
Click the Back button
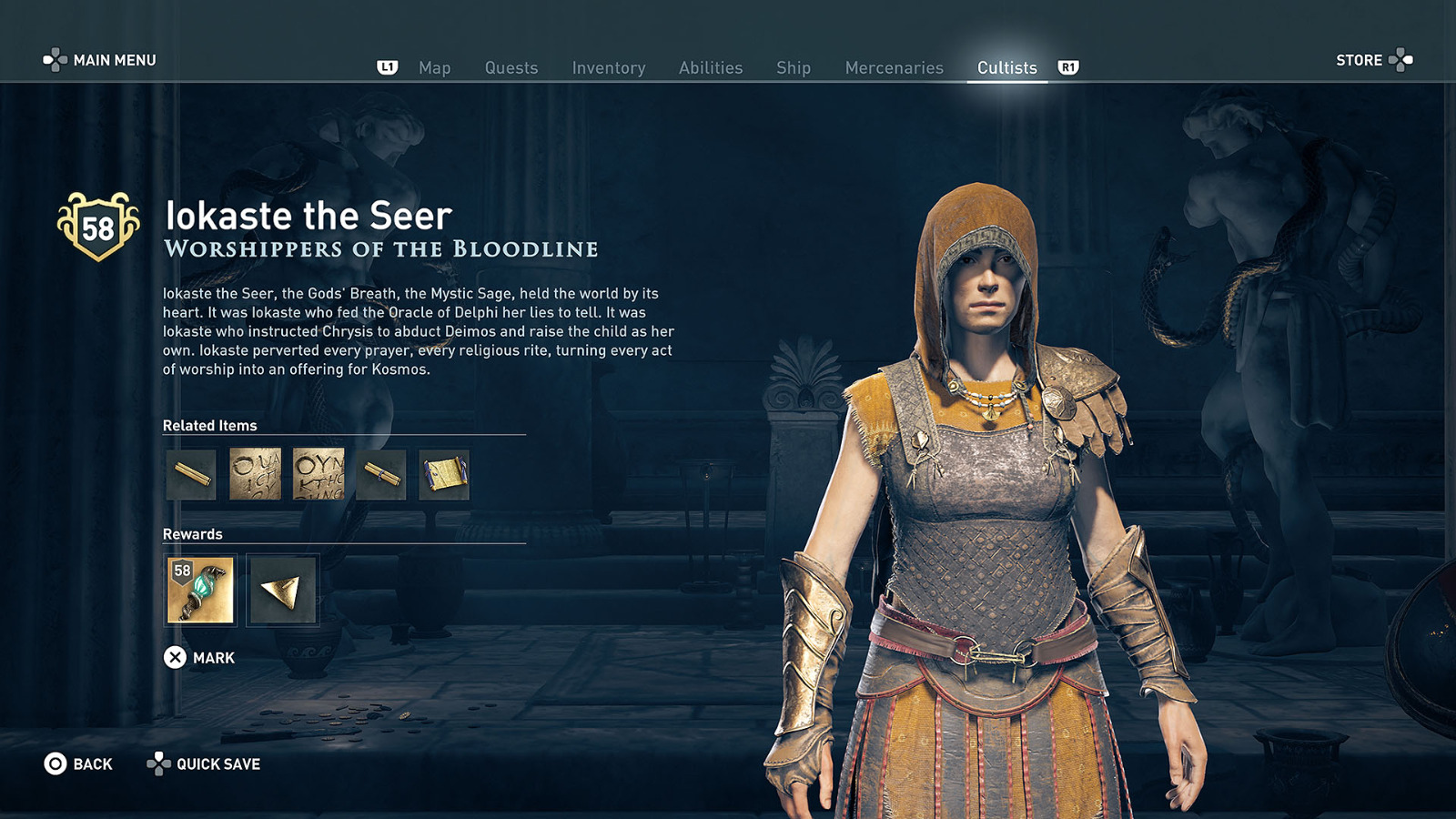[78, 764]
